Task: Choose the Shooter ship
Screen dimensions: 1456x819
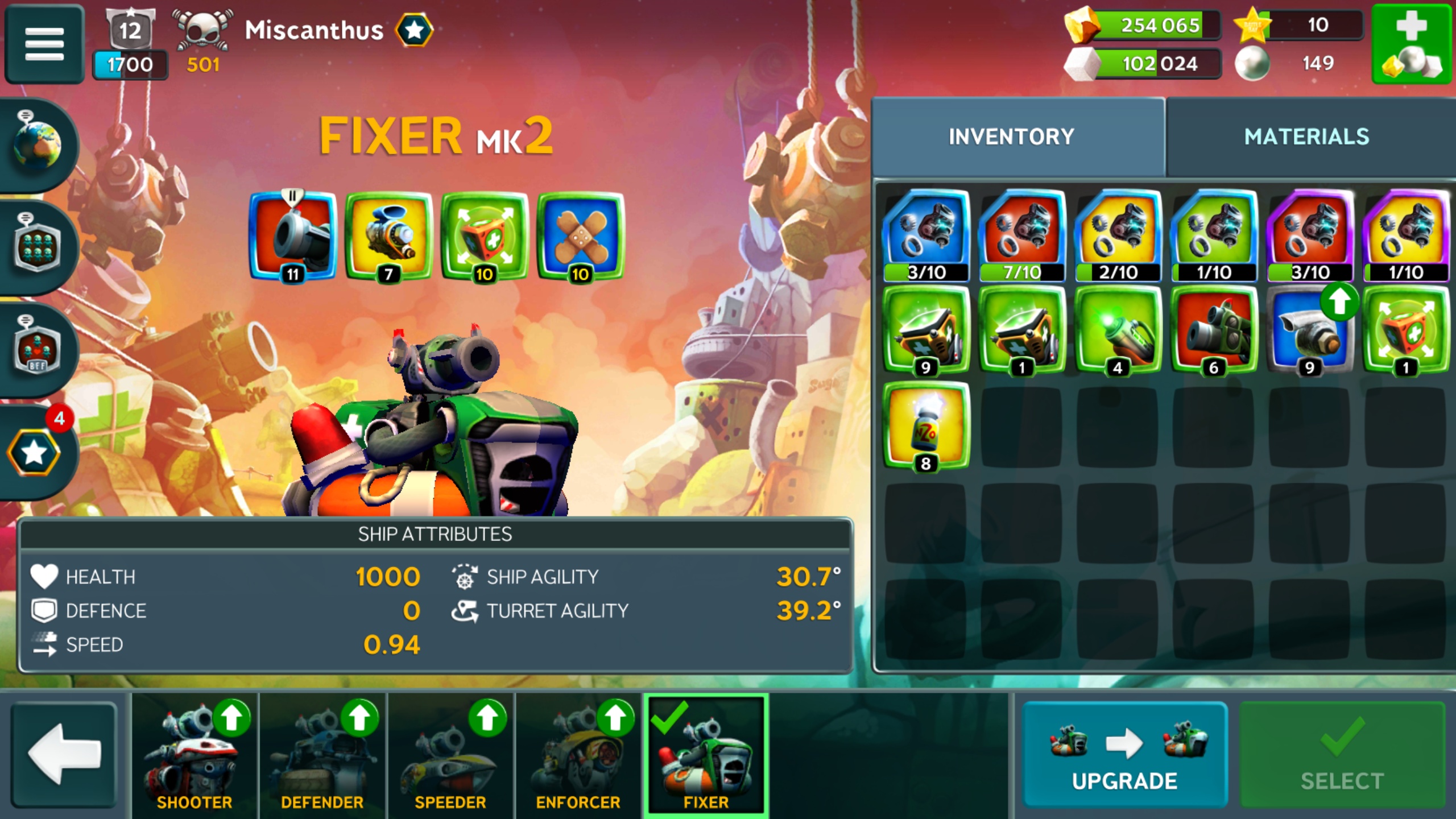Action: [x=195, y=754]
